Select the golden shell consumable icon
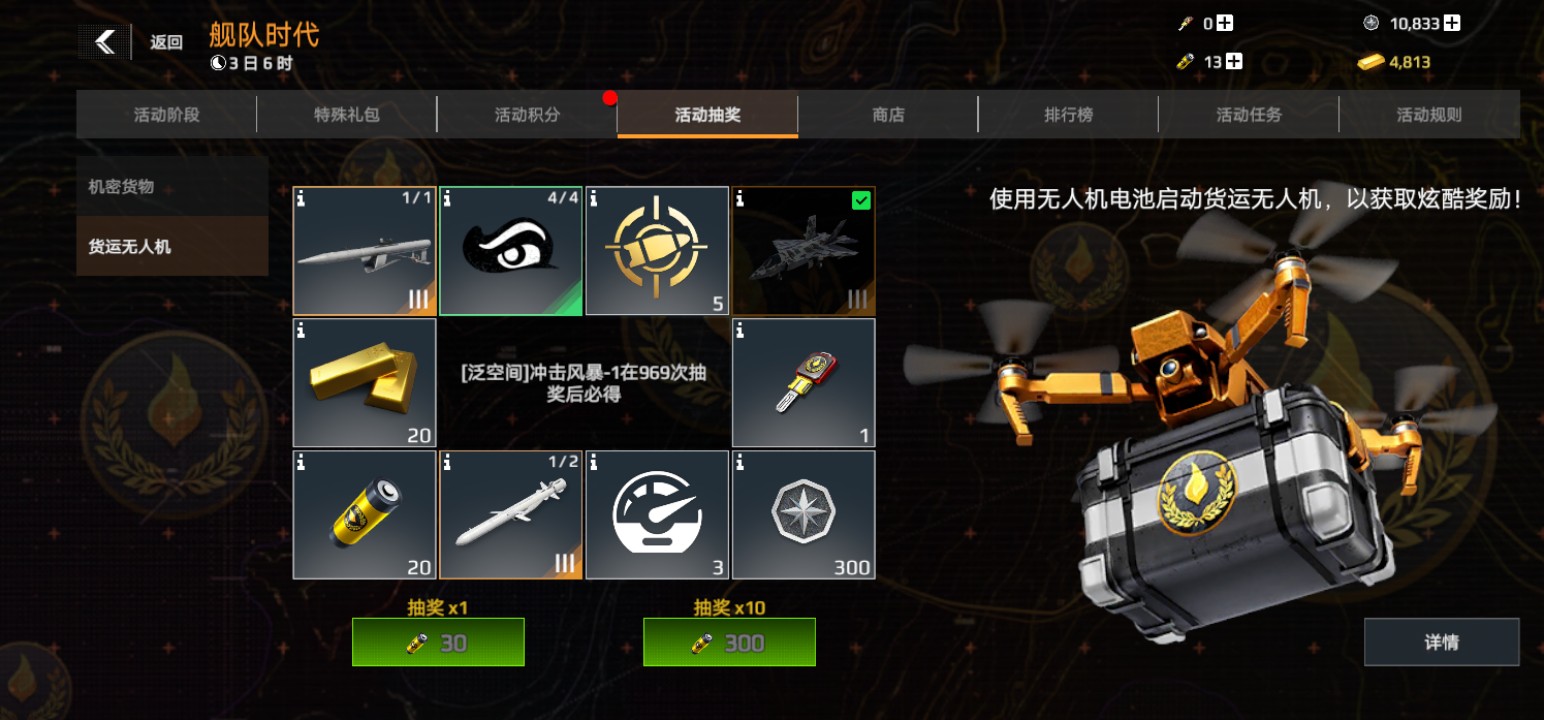Viewport: 1544px width, 720px height. pyautogui.click(x=657, y=250)
